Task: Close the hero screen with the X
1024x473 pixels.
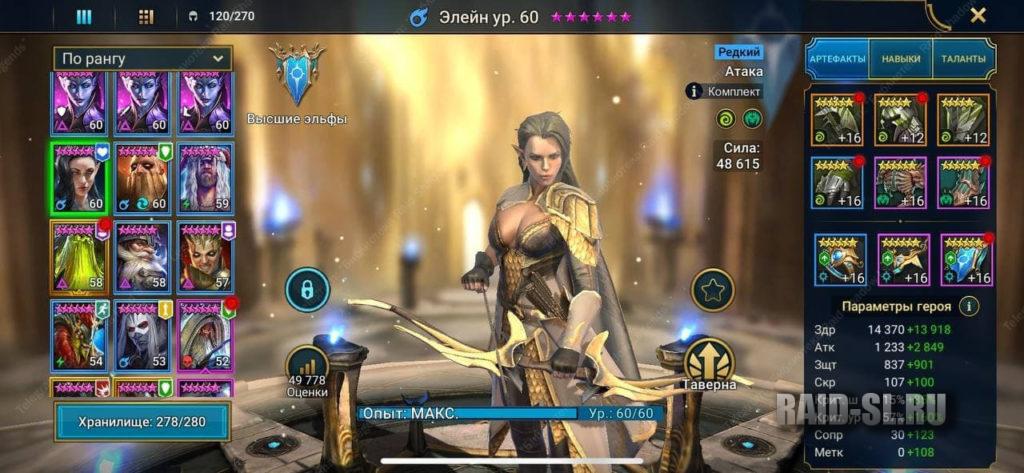Action: (978, 15)
